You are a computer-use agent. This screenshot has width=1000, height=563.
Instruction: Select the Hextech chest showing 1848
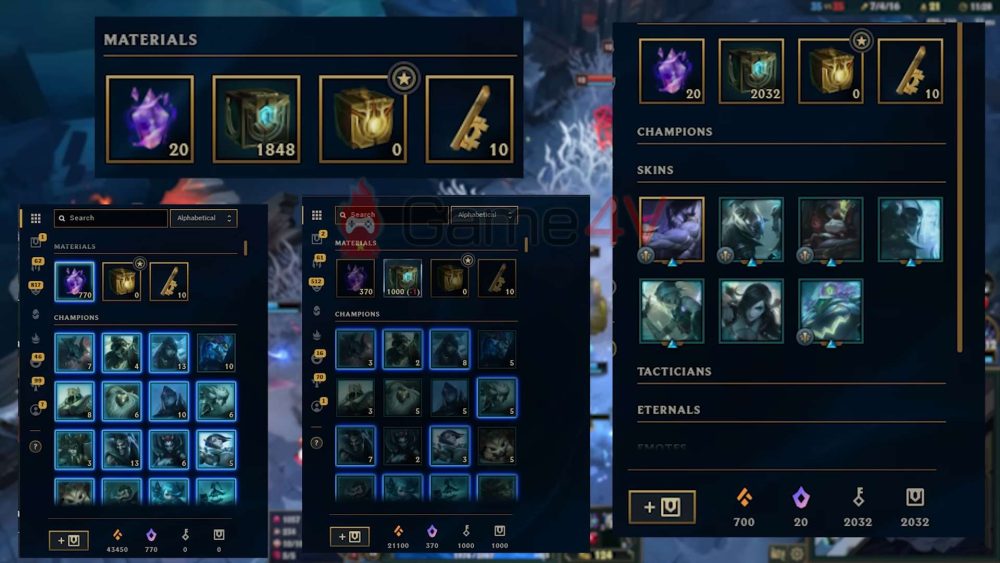pyautogui.click(x=256, y=119)
